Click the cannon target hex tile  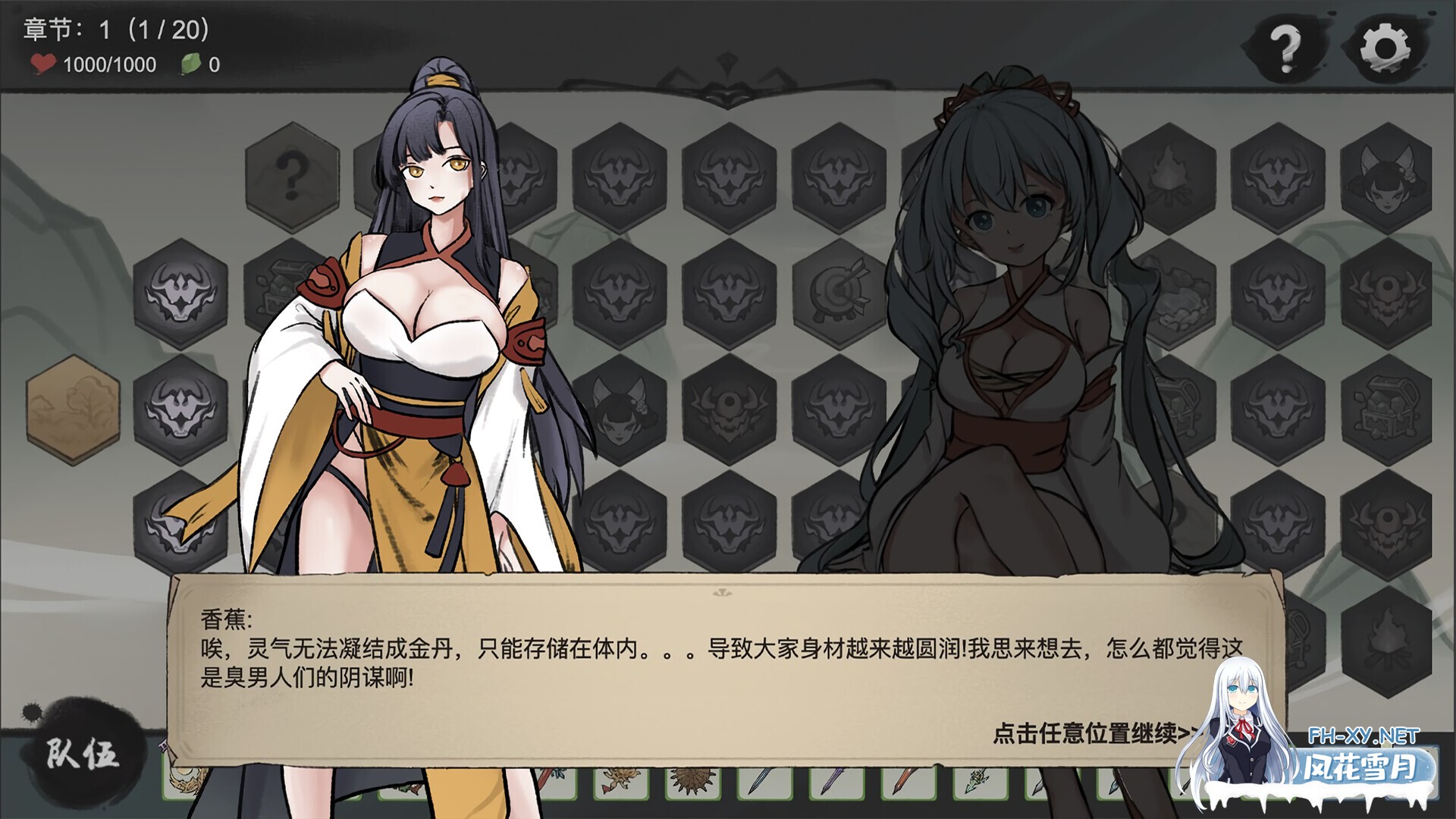tap(838, 292)
